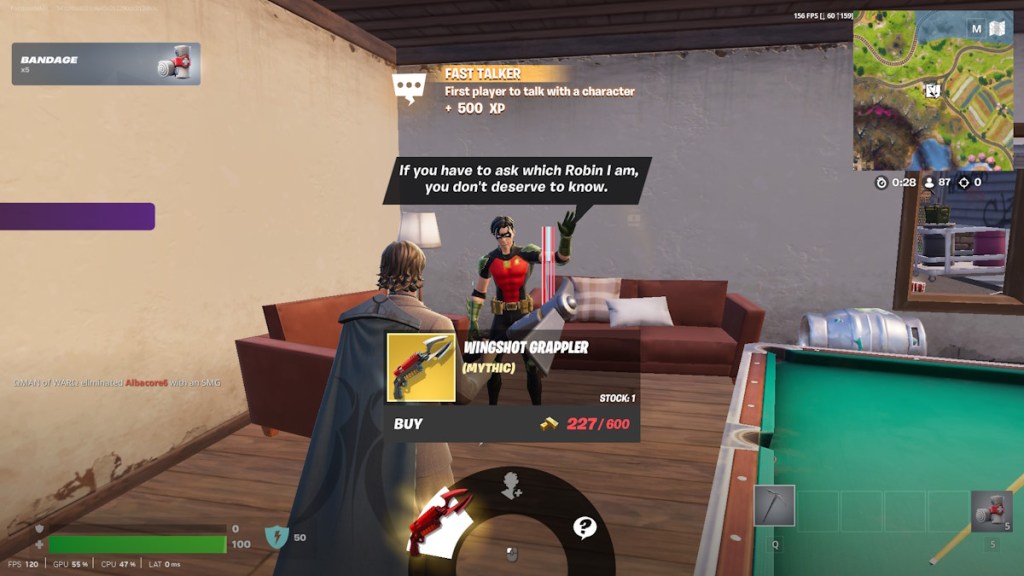Viewport: 1024px width, 576px height.
Task: Open the question mark option on the wheel
Action: [584, 527]
